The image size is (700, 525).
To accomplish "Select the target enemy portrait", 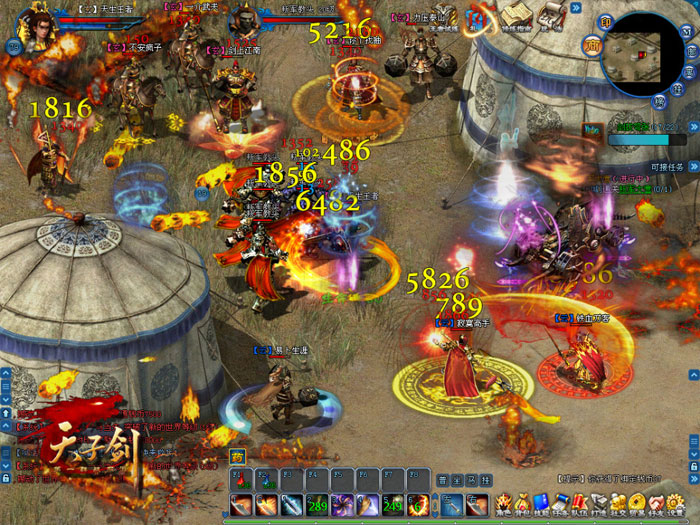I will (243, 20).
